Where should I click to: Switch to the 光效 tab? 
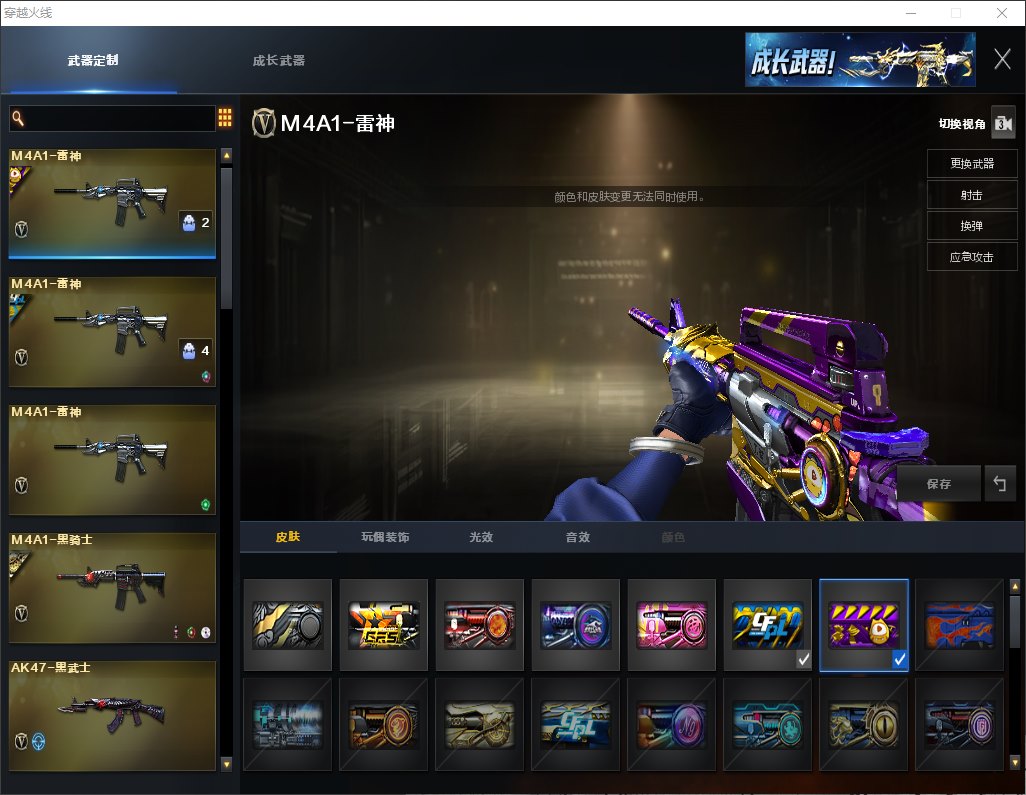(481, 538)
